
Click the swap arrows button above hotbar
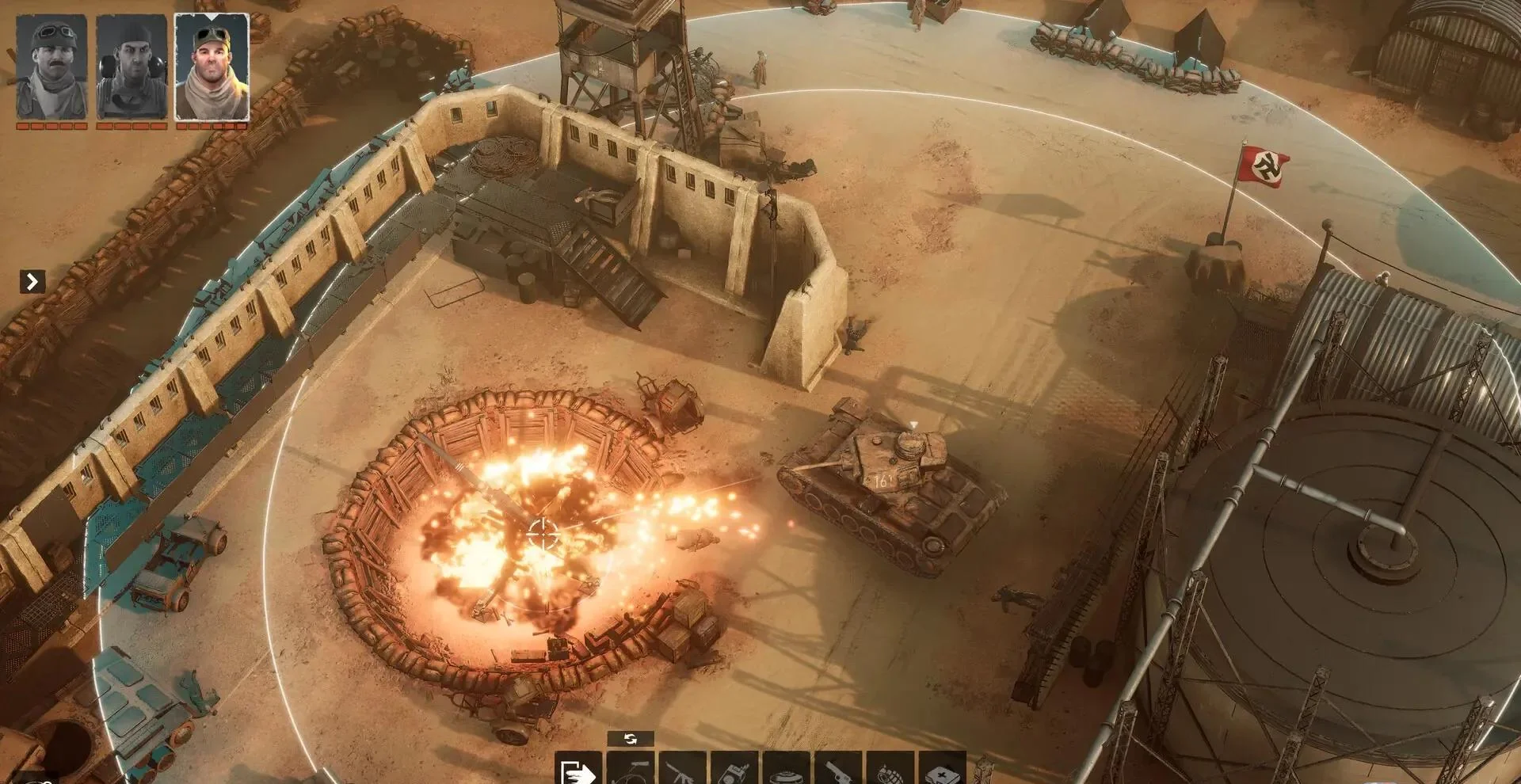click(x=631, y=739)
